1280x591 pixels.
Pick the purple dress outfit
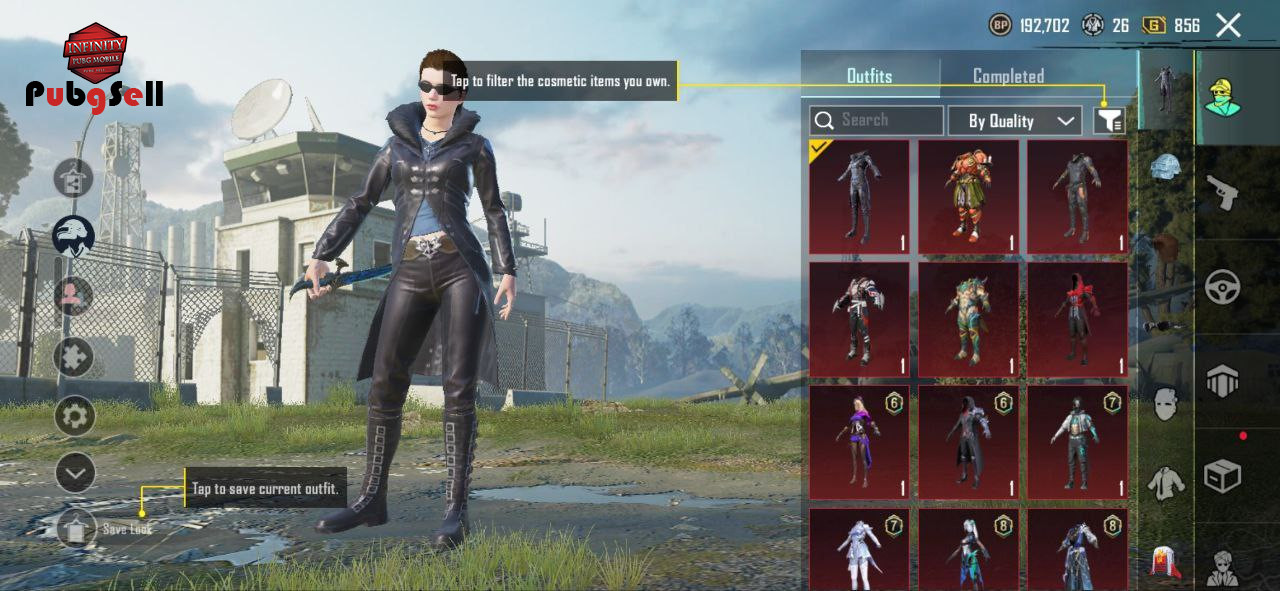point(859,442)
